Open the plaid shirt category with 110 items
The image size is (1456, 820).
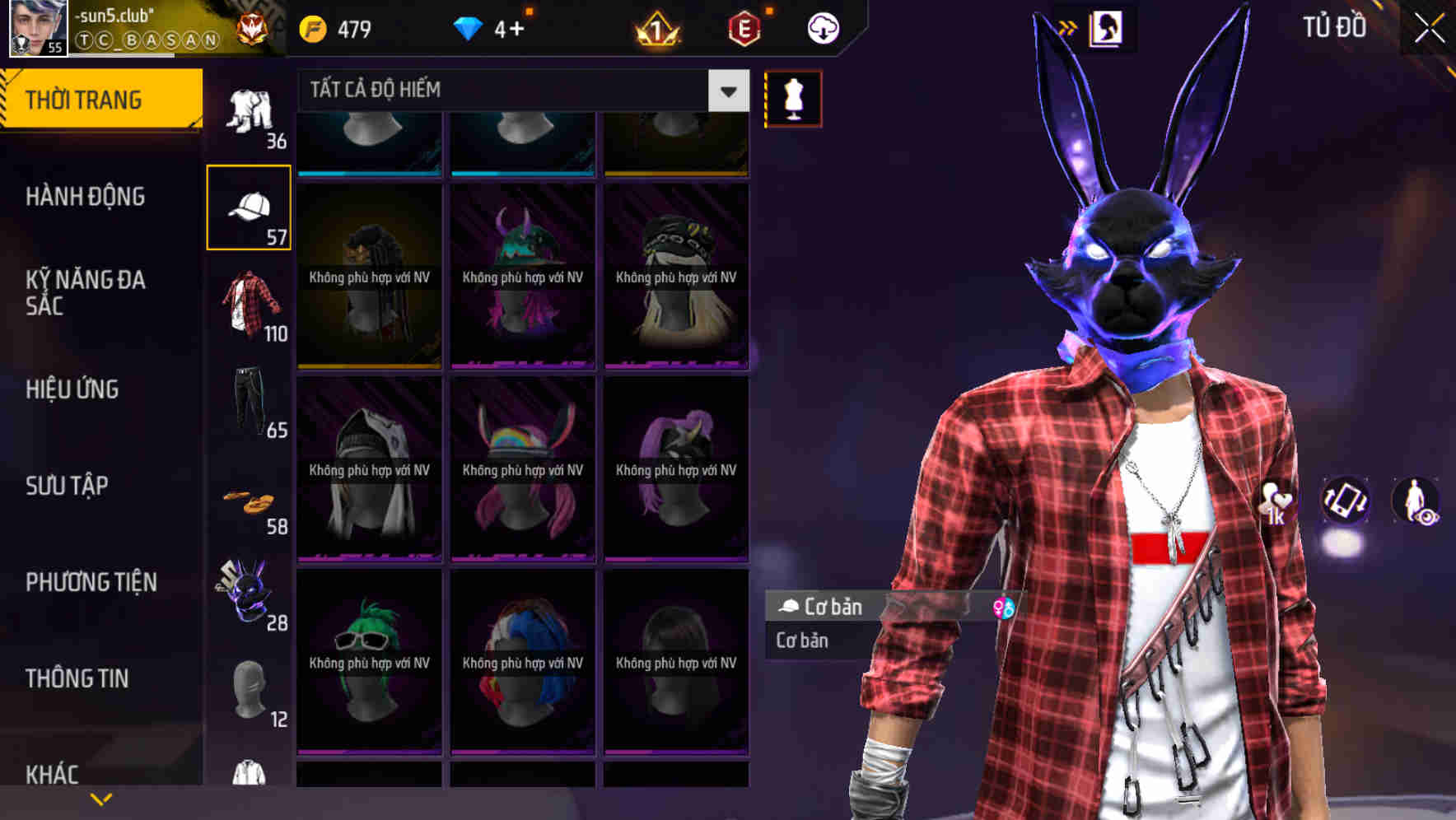point(250,305)
